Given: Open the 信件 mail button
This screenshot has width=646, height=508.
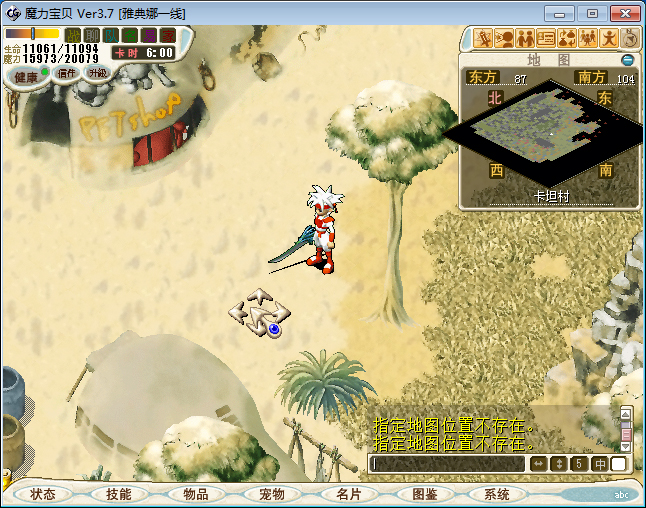Looking at the screenshot, I should pyautogui.click(x=68, y=73).
